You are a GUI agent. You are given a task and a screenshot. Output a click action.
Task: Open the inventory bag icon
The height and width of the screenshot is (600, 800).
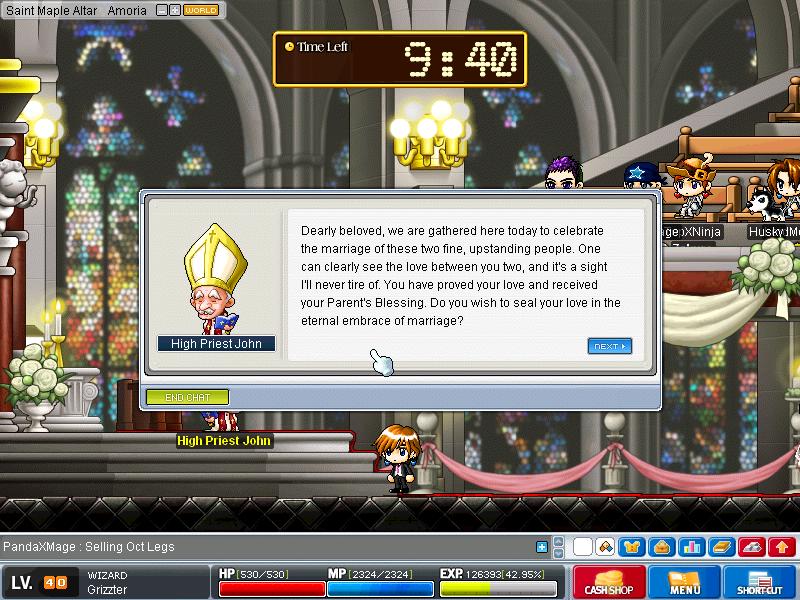point(662,547)
